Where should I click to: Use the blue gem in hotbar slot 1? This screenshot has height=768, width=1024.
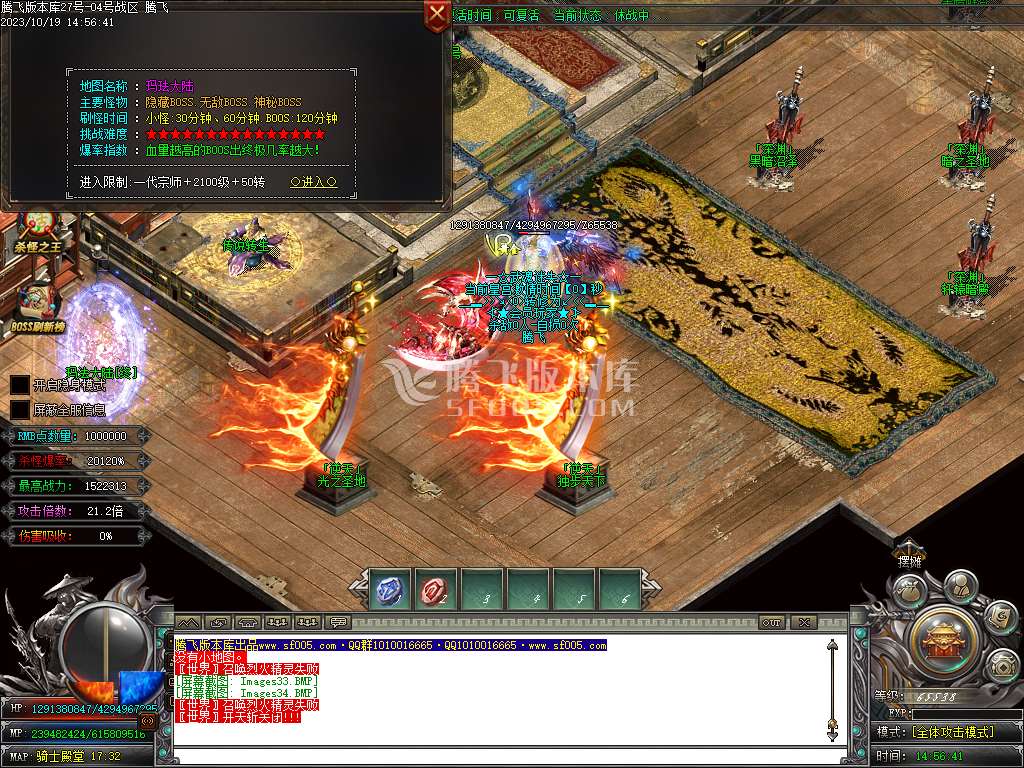[390, 589]
